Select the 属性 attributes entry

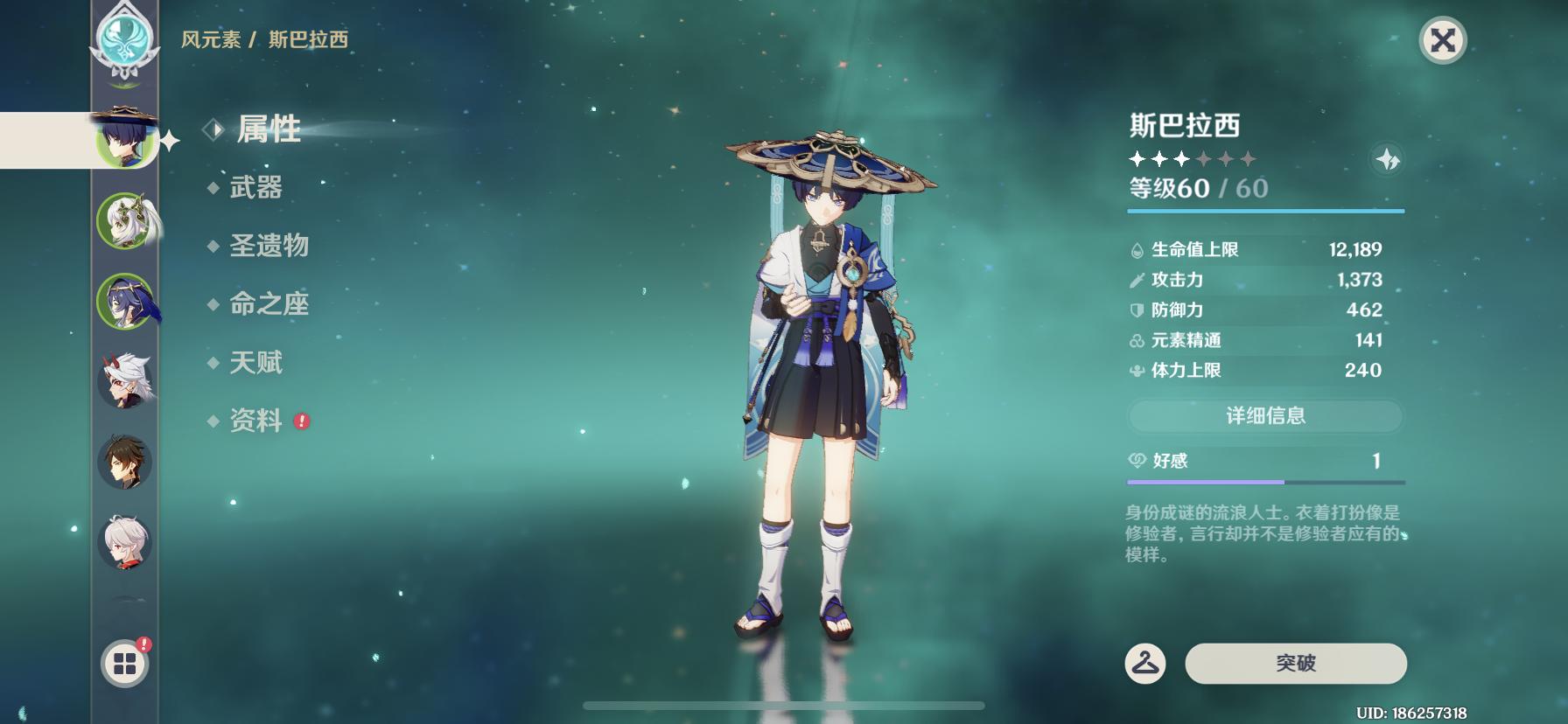[269, 129]
